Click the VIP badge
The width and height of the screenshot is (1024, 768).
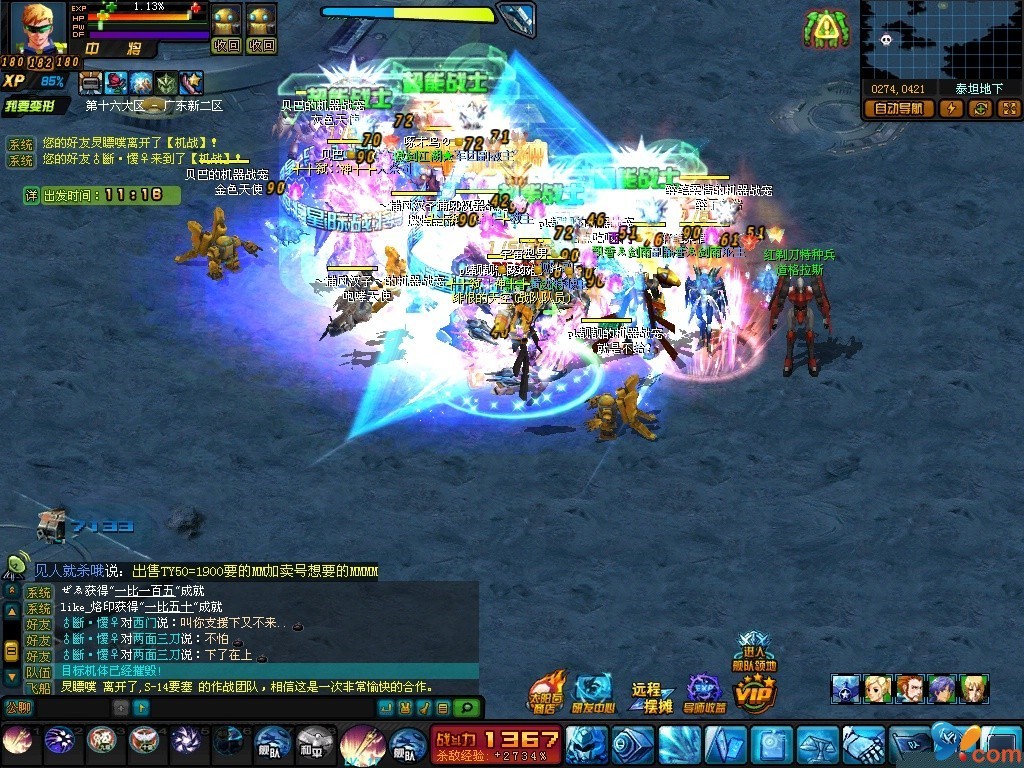tap(755, 692)
